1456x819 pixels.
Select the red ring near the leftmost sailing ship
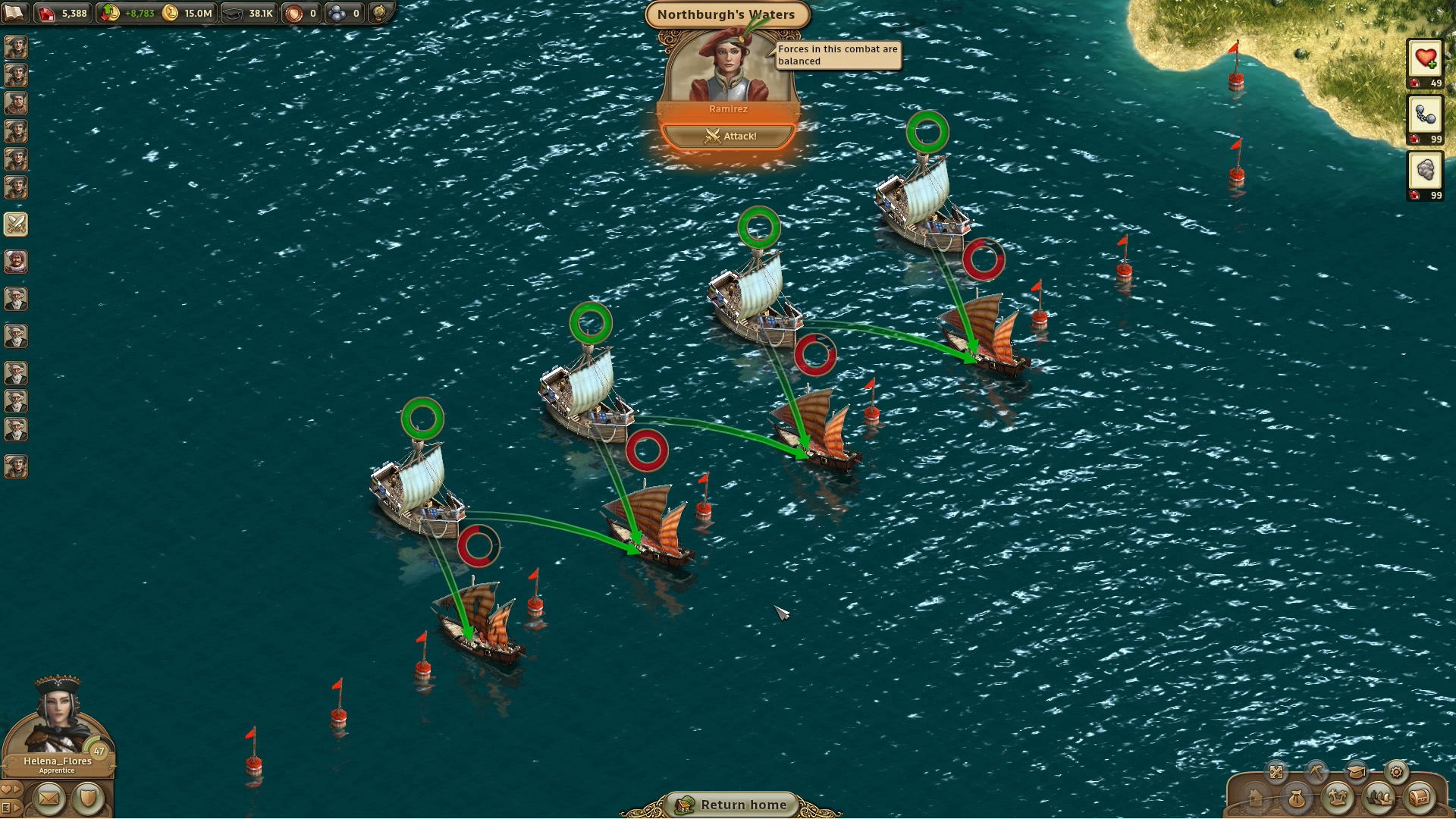[478, 543]
